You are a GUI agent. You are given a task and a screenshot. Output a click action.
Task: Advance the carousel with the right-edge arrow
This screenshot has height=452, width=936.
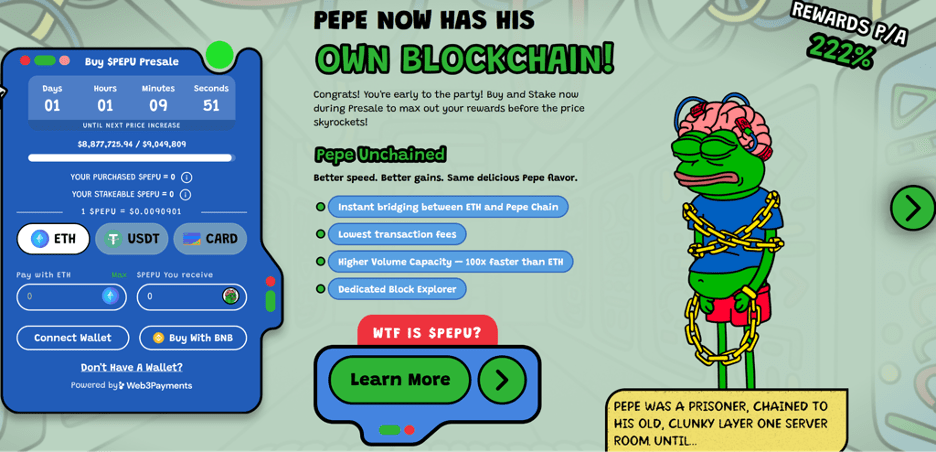[x=912, y=208]
